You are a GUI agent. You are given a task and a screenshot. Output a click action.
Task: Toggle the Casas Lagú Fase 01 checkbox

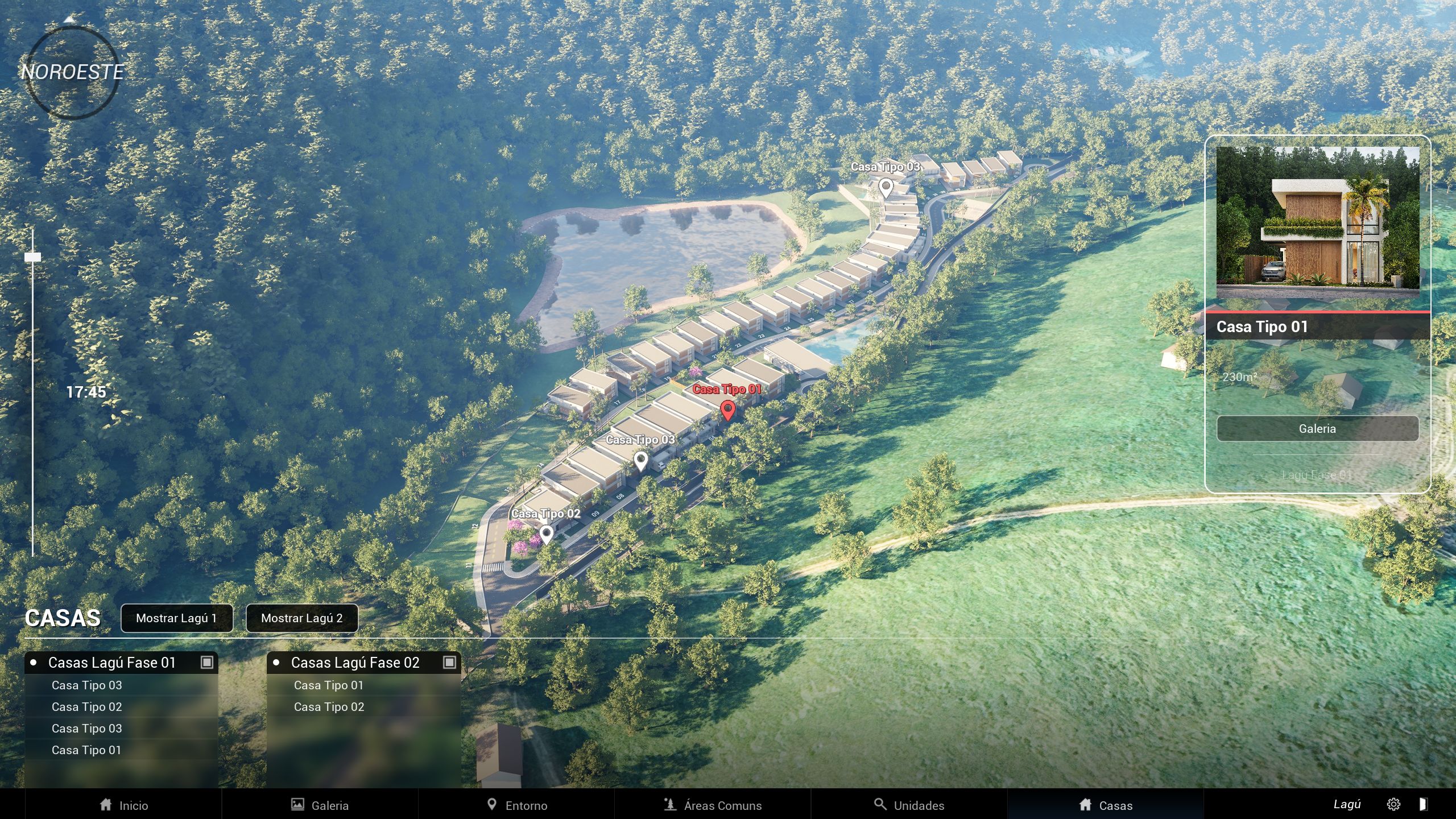(x=207, y=662)
